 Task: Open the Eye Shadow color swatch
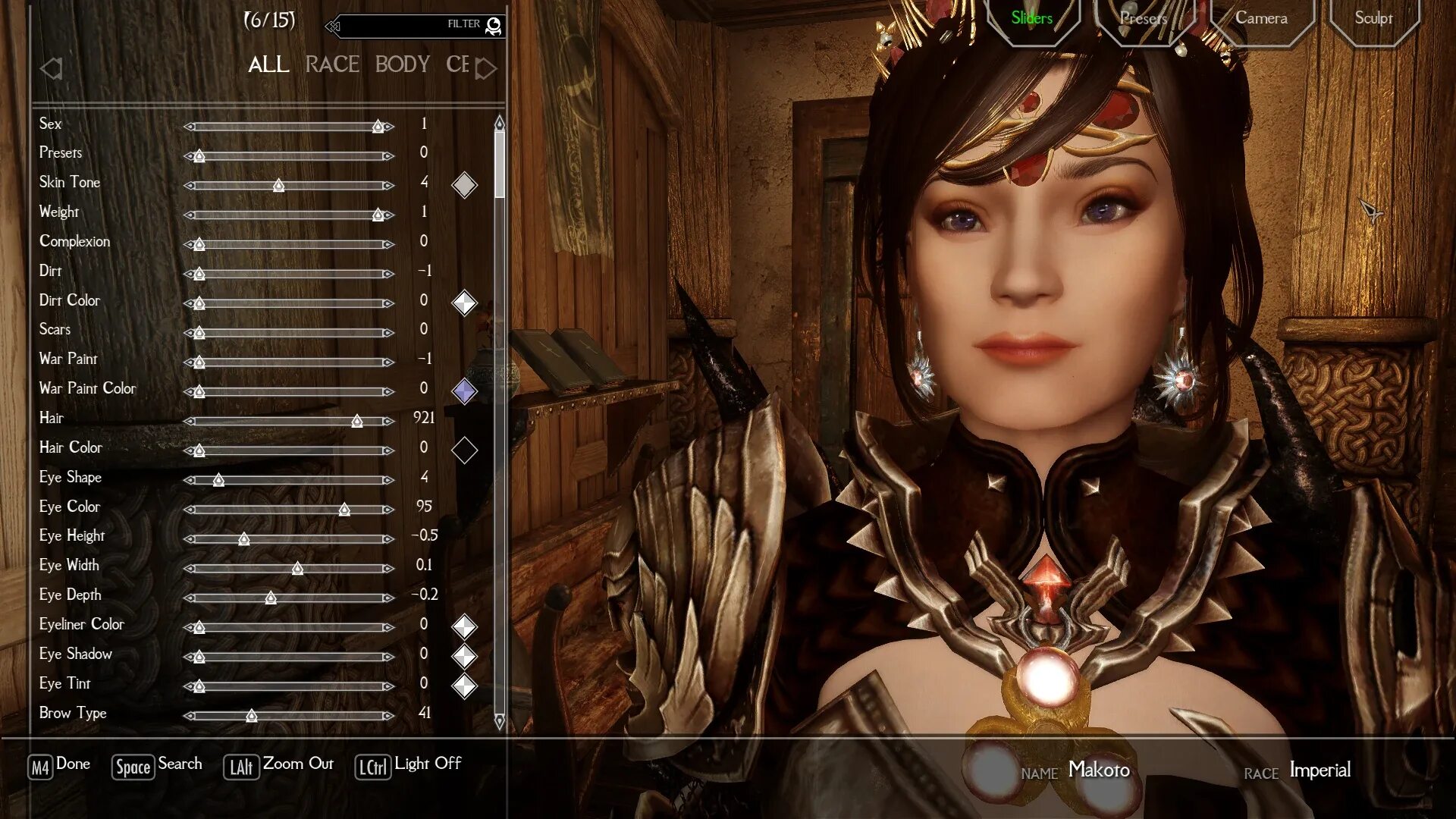(x=464, y=657)
